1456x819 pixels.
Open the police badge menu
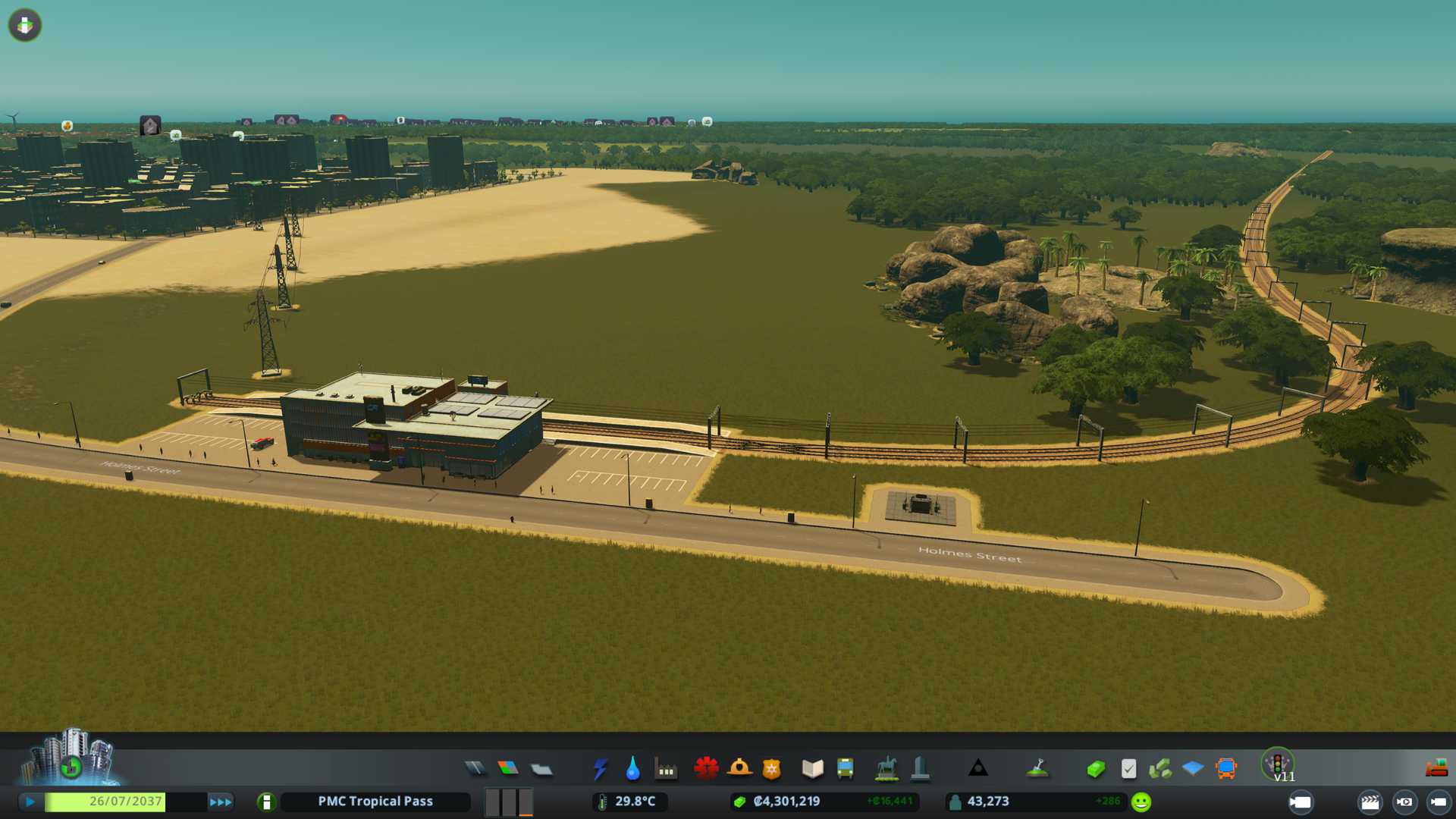[x=772, y=769]
